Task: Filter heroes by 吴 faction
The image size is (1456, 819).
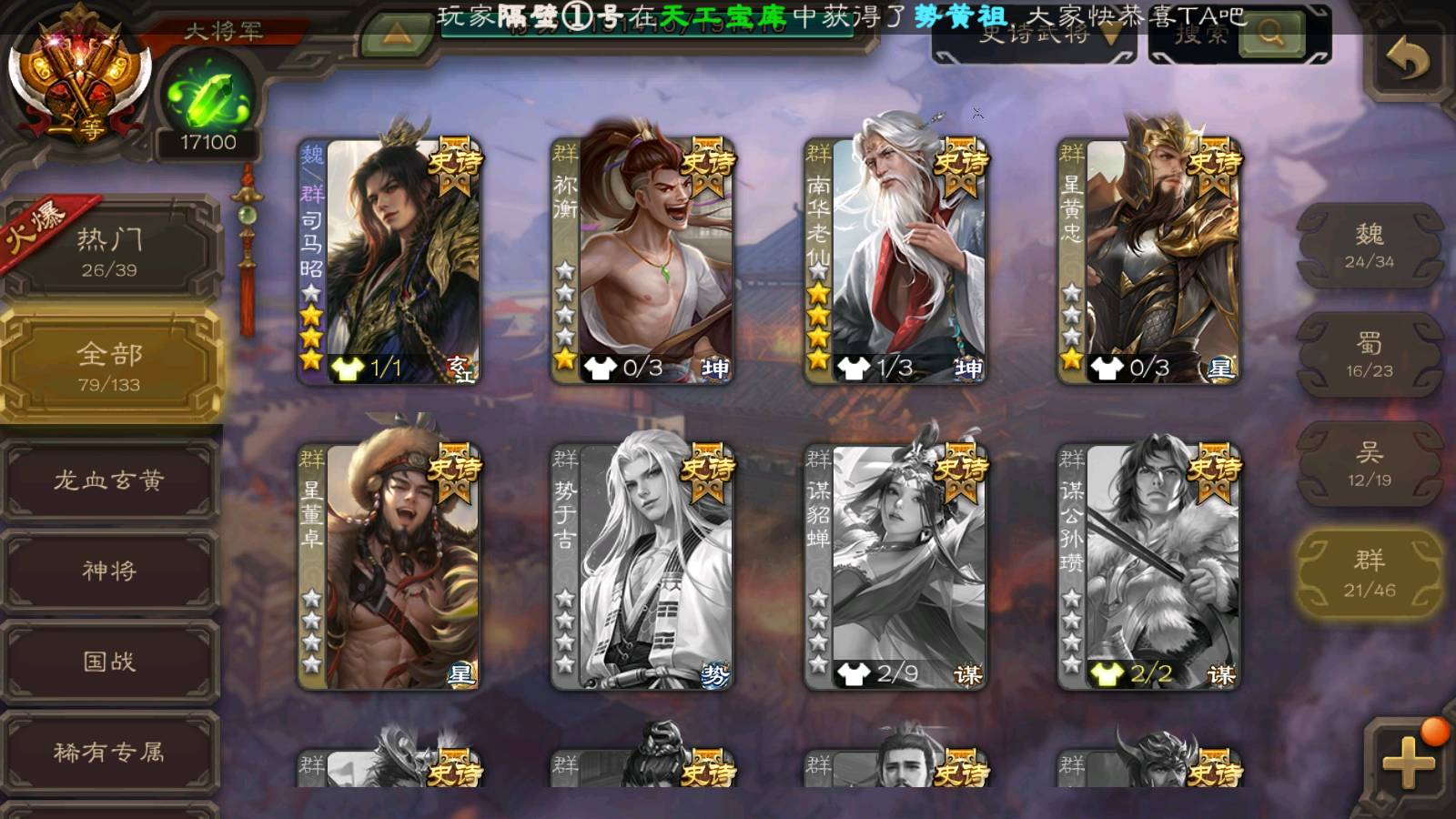Action: 1369,464
